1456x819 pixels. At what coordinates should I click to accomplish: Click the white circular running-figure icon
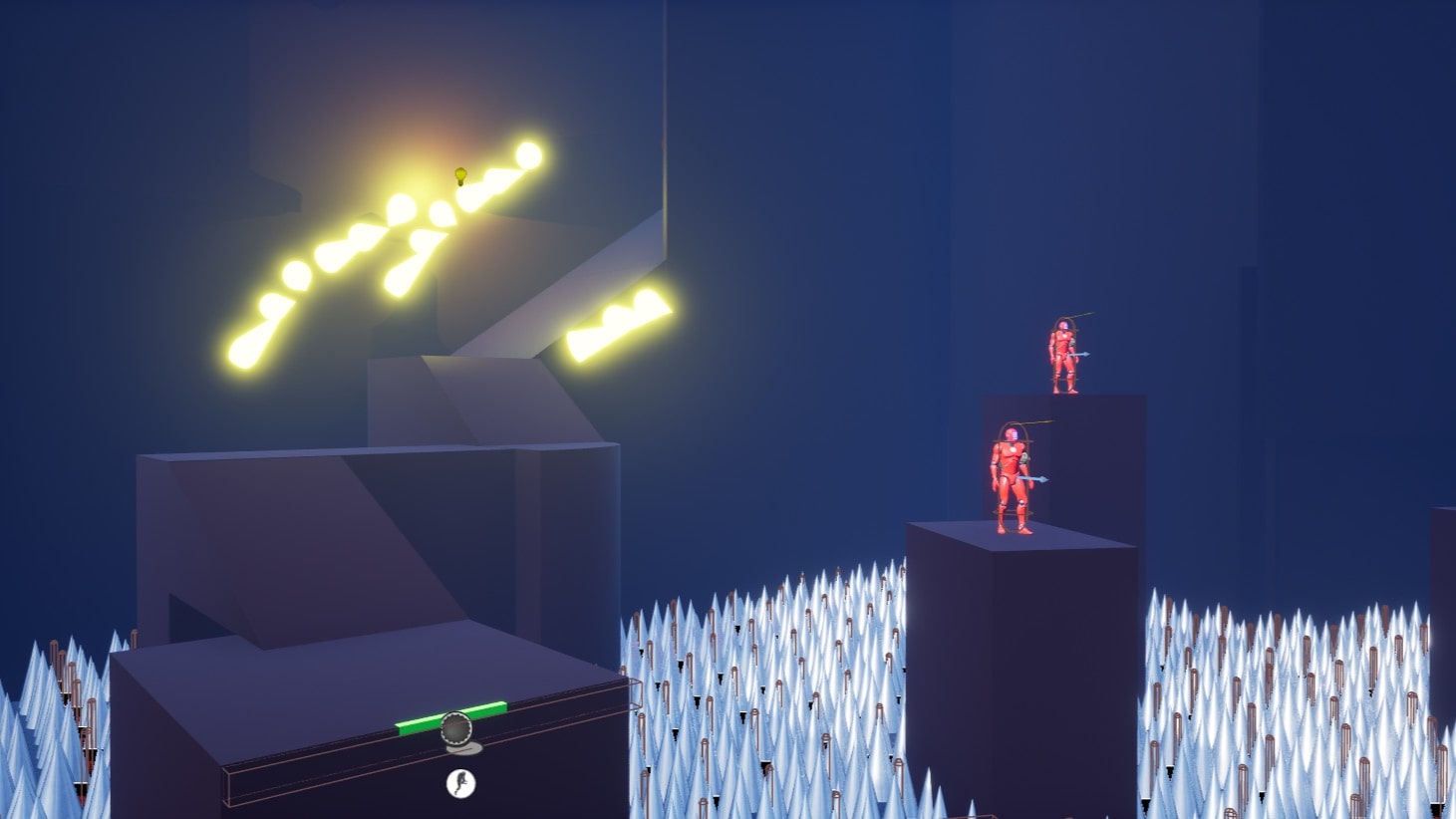pos(460,783)
